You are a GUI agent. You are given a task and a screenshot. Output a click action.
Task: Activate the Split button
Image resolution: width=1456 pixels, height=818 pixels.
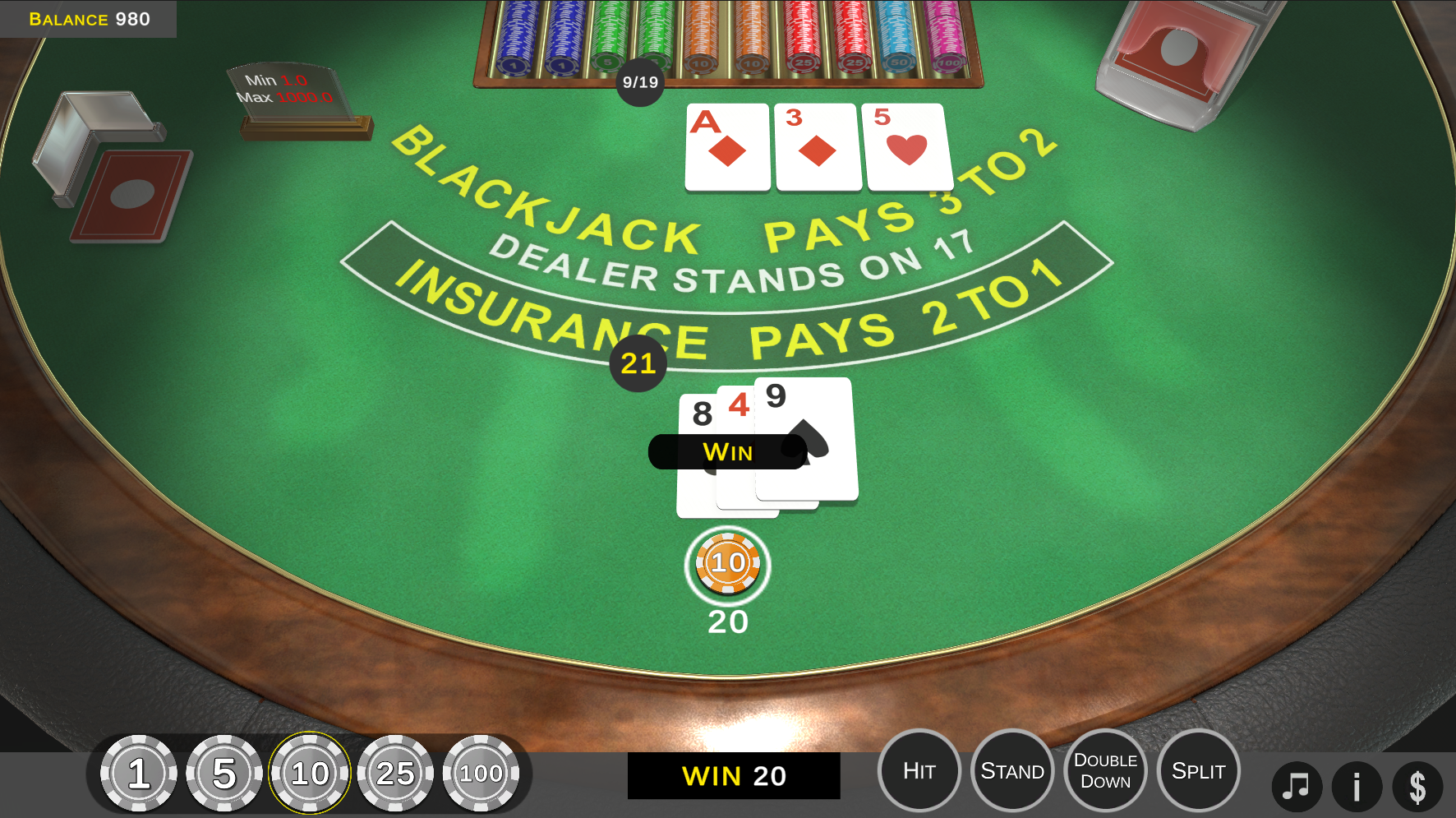coord(1198,770)
